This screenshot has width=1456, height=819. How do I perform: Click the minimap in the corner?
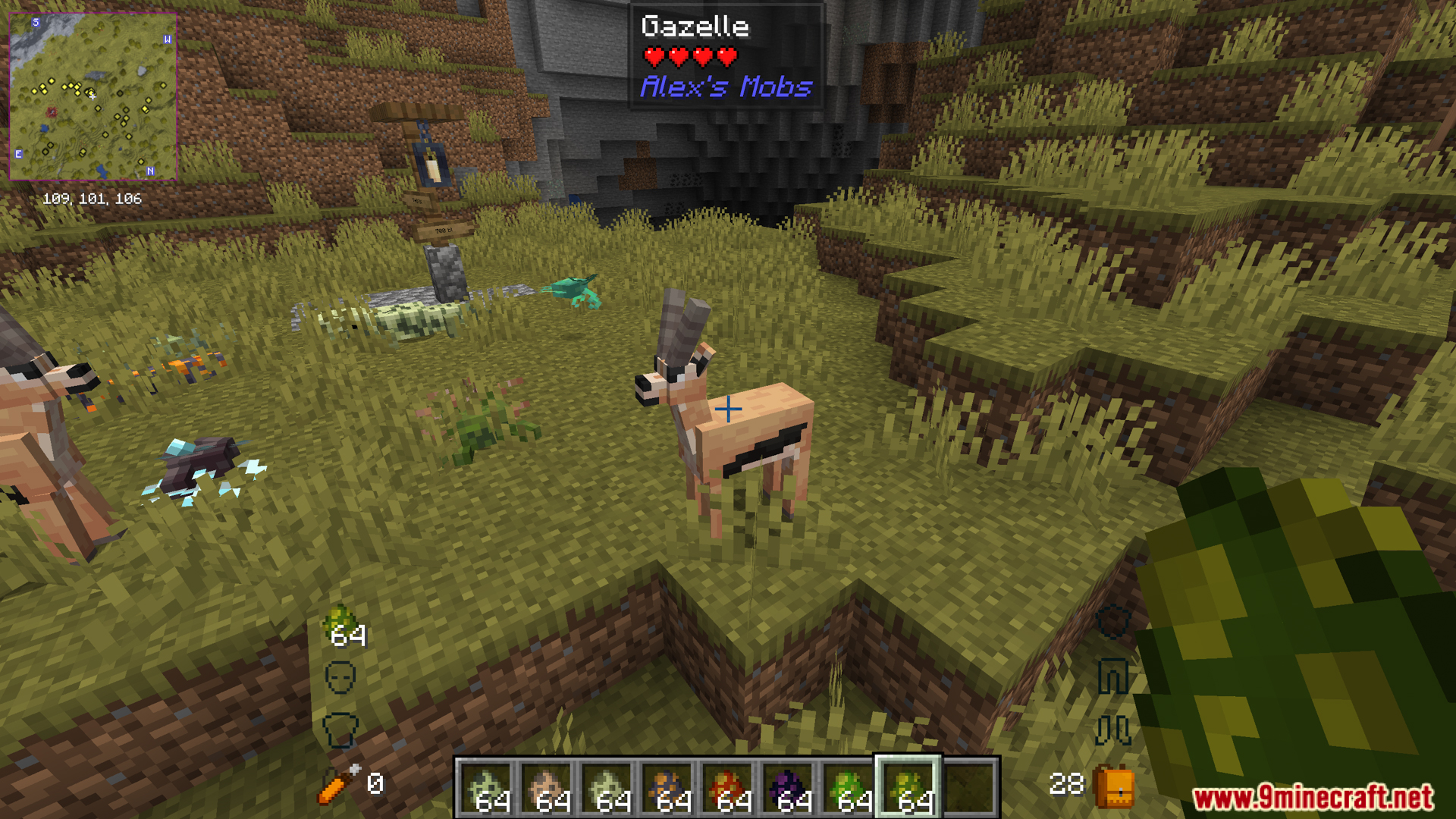93,96
